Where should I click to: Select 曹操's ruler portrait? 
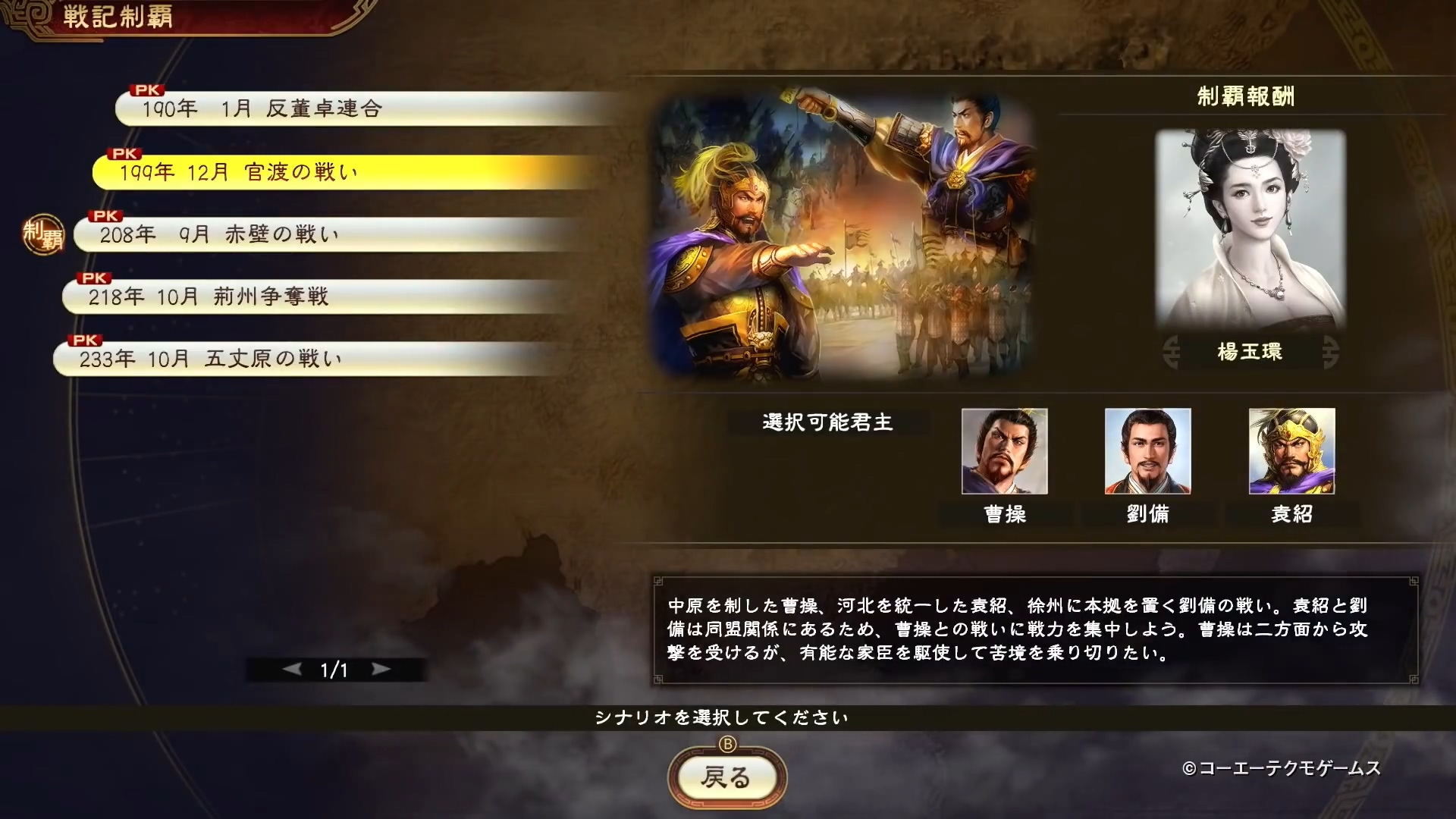(x=1004, y=451)
